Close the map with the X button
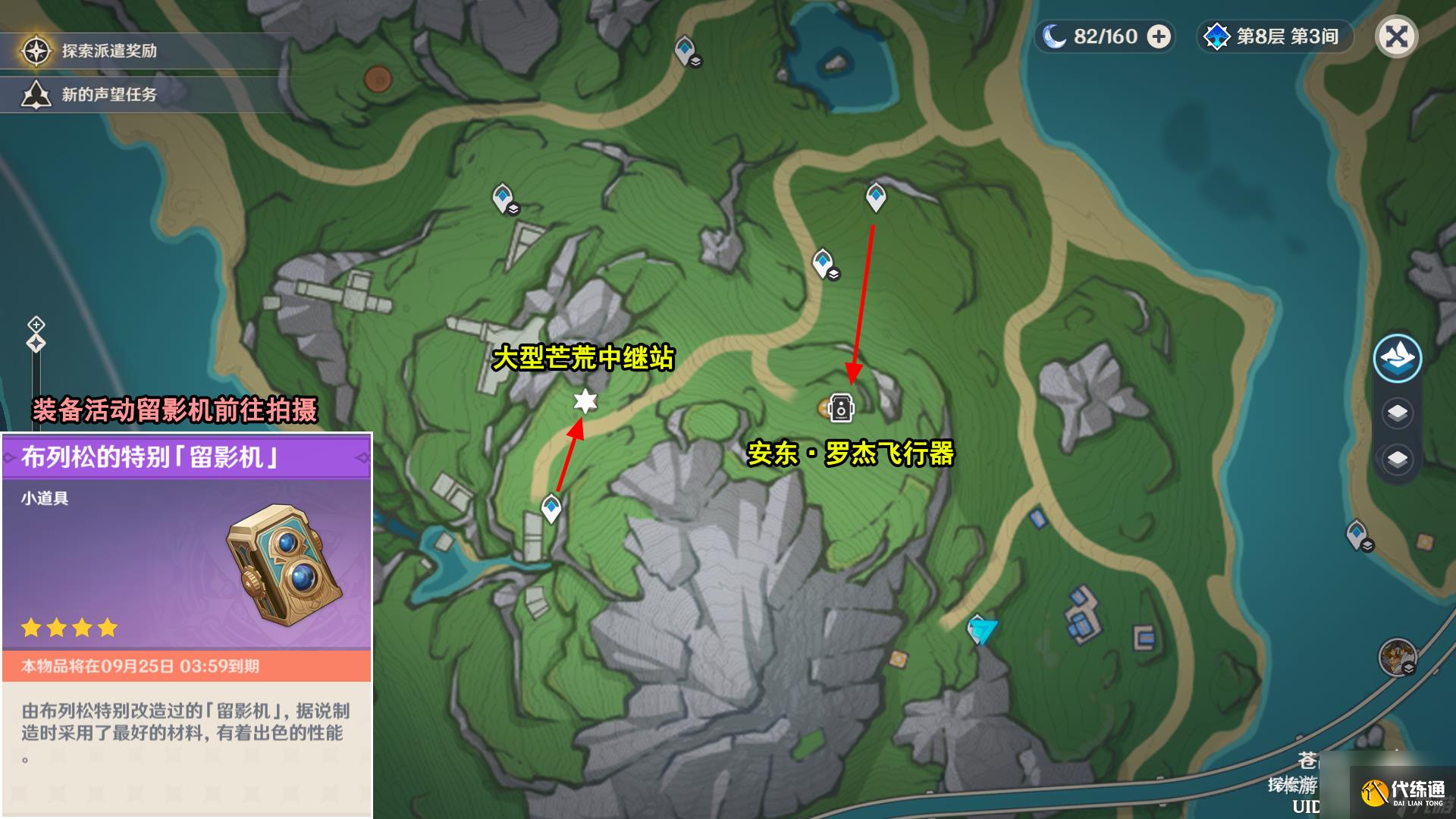Screen dimensions: 1456x819 (x=1397, y=36)
